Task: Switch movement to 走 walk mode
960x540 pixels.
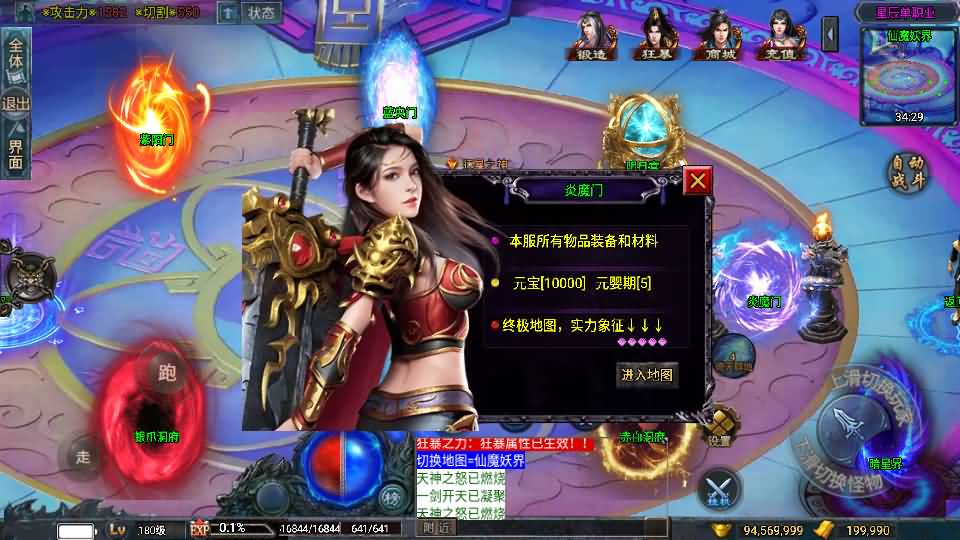Action: click(83, 458)
